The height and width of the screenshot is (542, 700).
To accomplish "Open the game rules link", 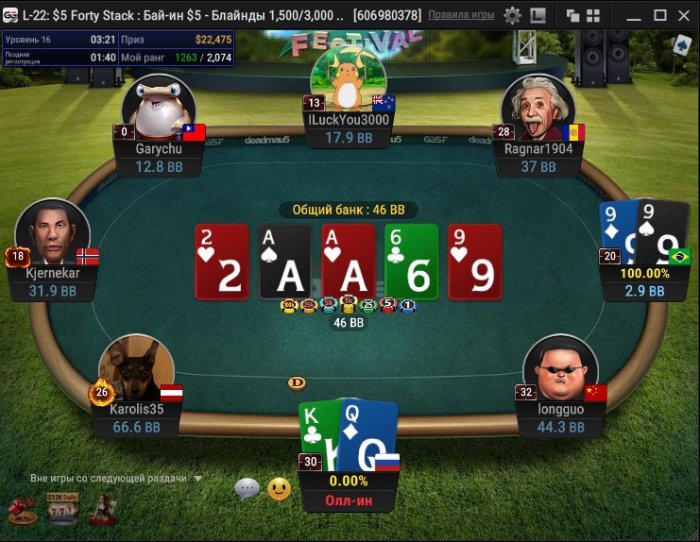I will [462, 15].
